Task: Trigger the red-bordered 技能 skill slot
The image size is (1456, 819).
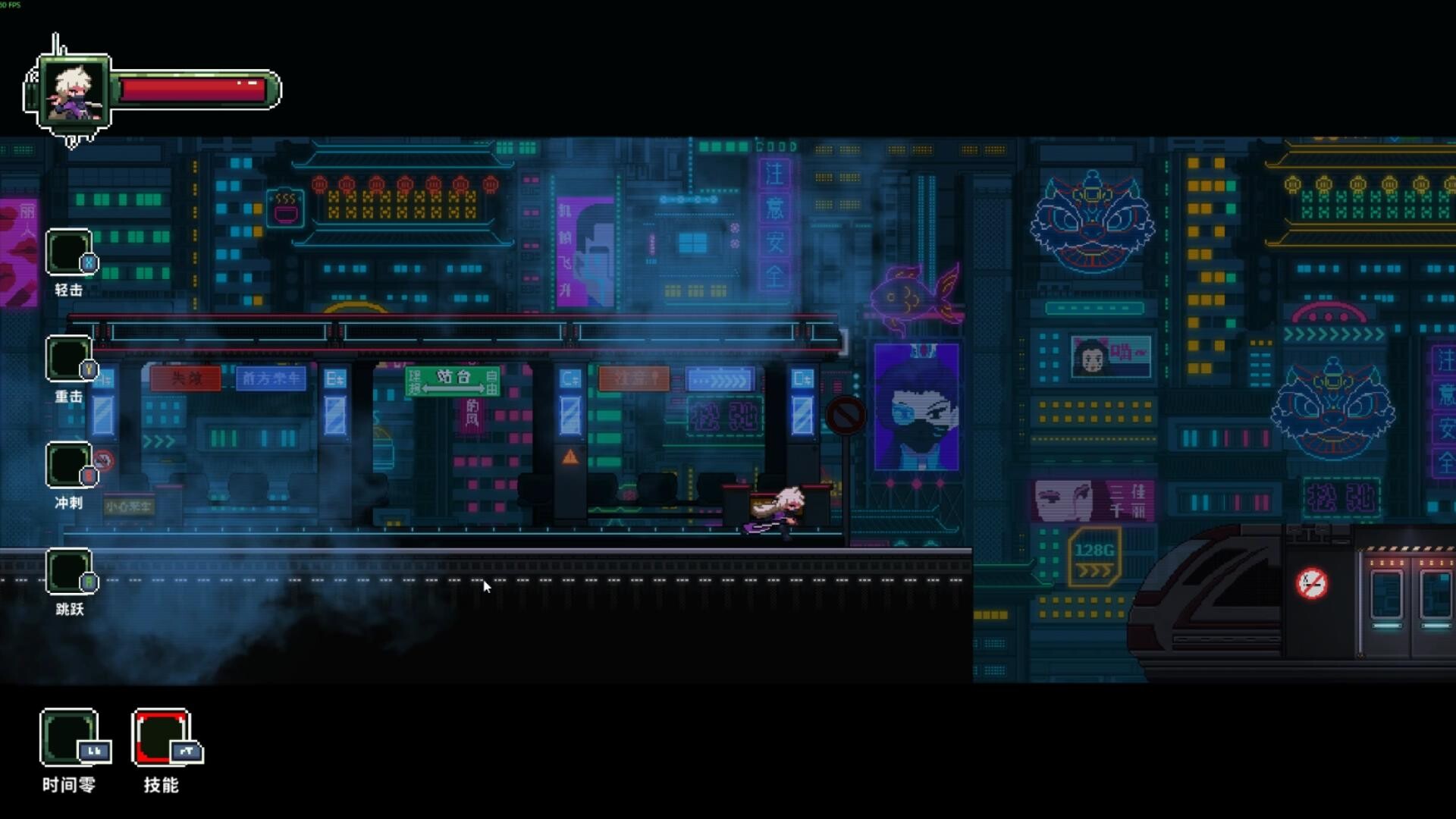Action: 159,738
